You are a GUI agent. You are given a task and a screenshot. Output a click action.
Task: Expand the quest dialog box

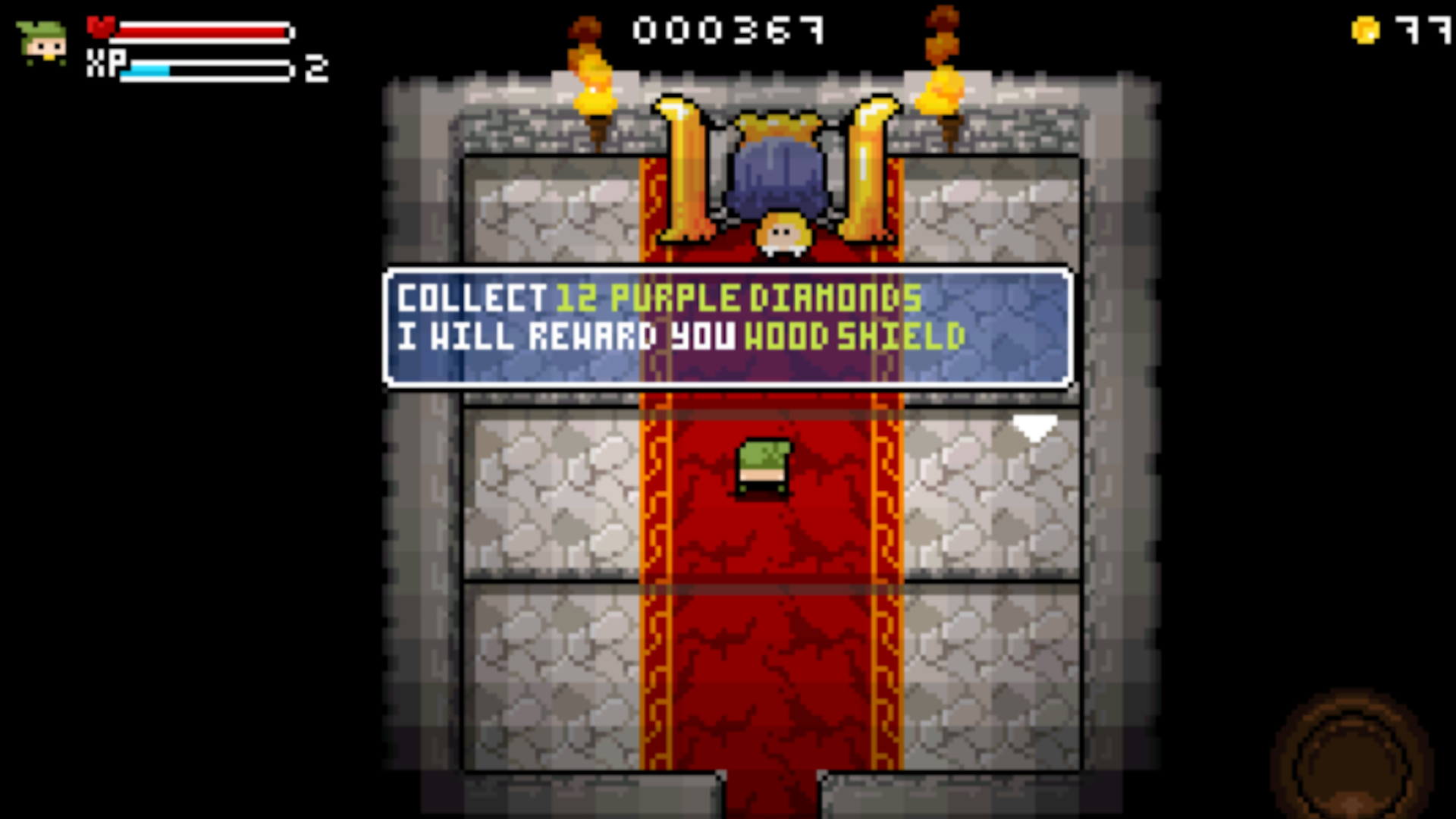pyautogui.click(x=726, y=326)
